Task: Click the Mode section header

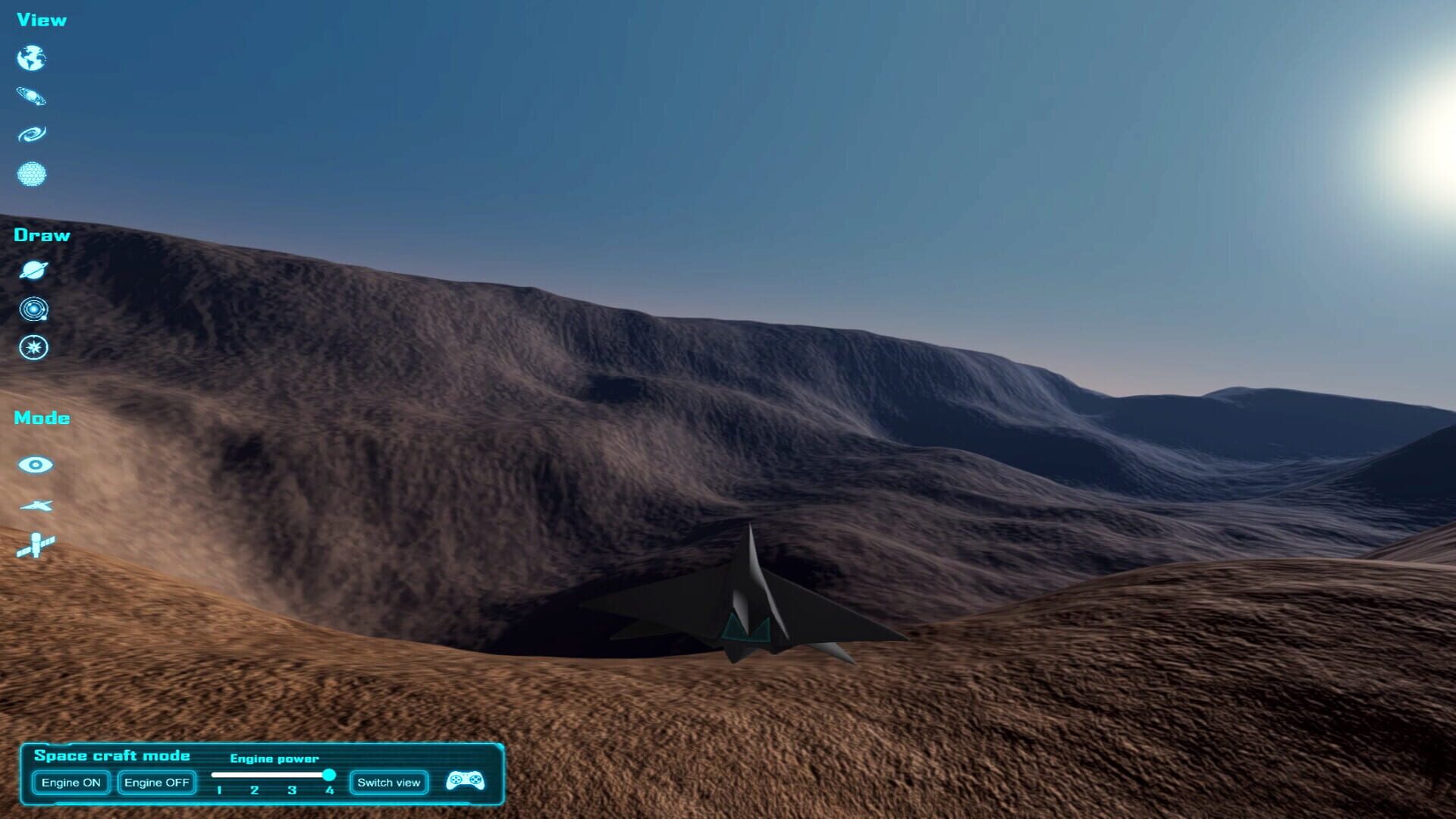Action: 42,417
